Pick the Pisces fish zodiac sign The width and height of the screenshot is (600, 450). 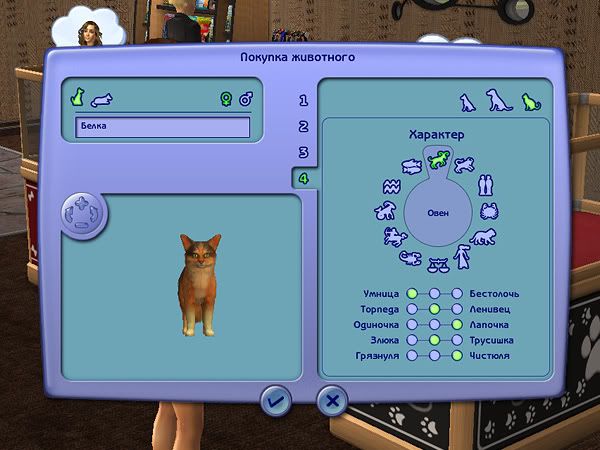click(x=409, y=165)
